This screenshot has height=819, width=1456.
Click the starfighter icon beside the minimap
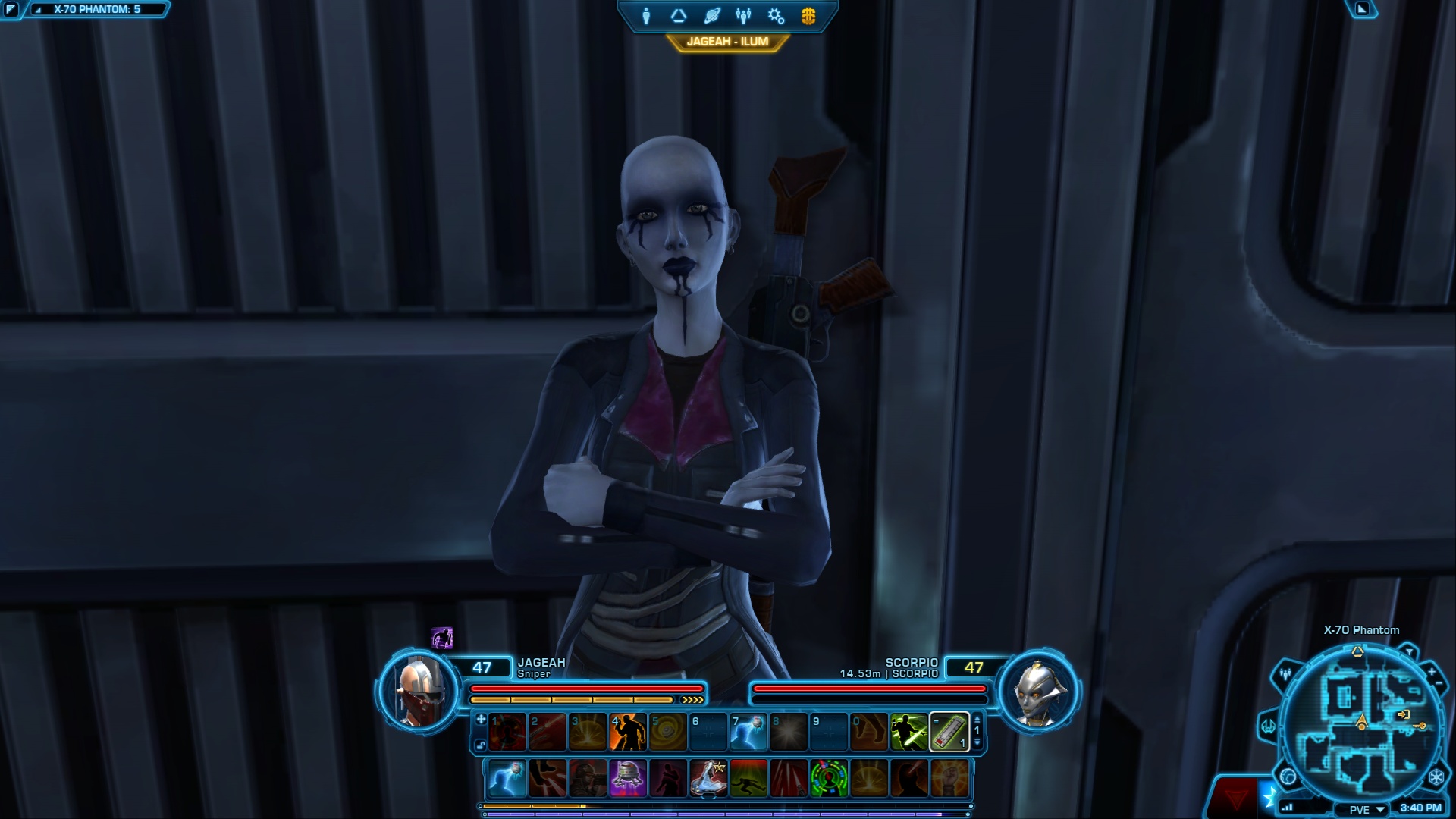pos(1269,726)
